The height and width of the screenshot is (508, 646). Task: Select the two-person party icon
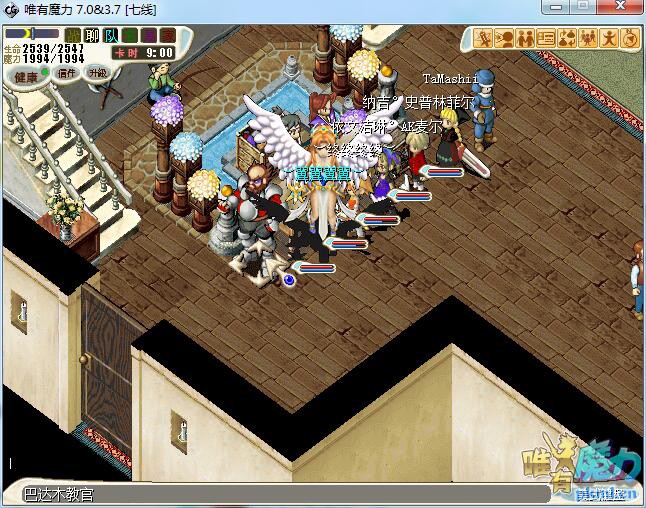coord(526,39)
